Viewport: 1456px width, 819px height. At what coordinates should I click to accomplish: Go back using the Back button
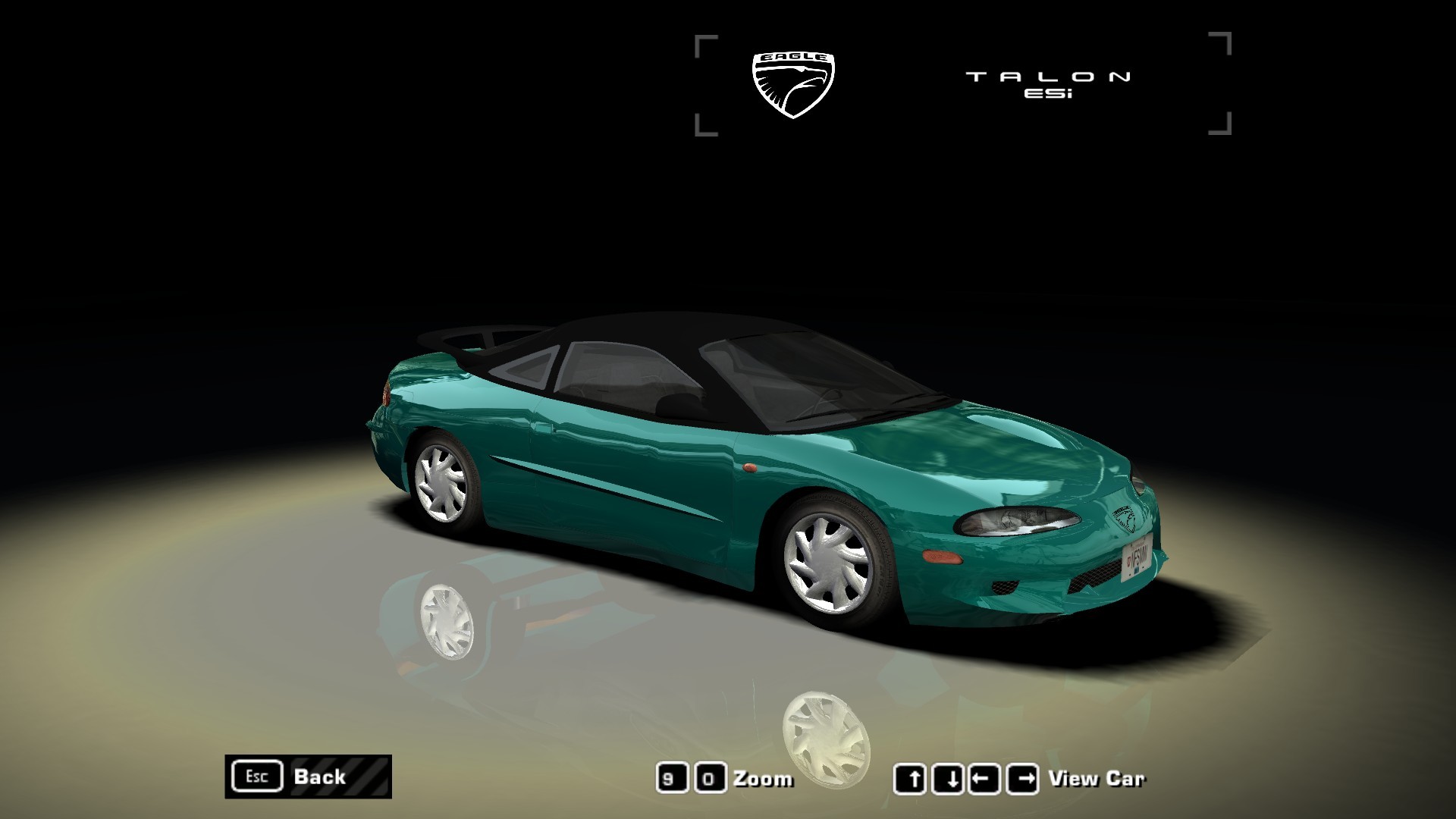[308, 777]
